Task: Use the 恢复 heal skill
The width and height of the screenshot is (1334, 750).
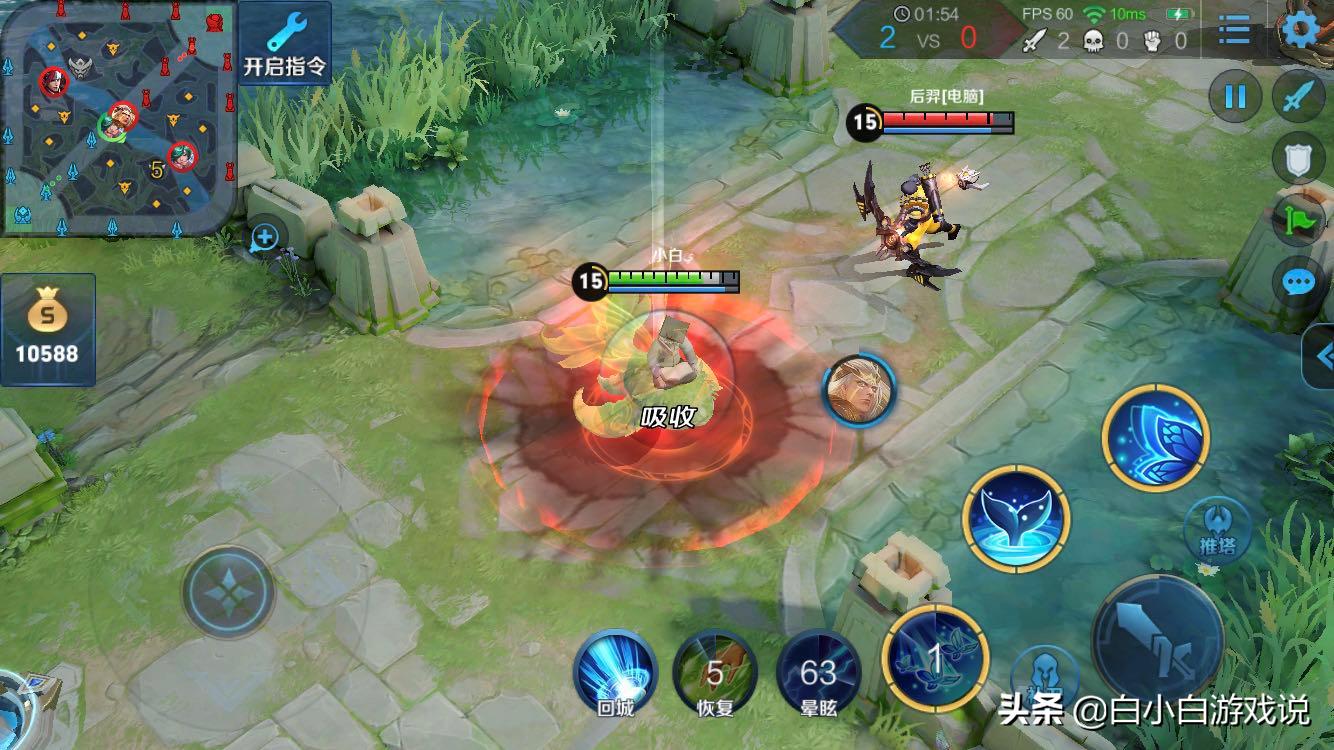Action: 714,673
